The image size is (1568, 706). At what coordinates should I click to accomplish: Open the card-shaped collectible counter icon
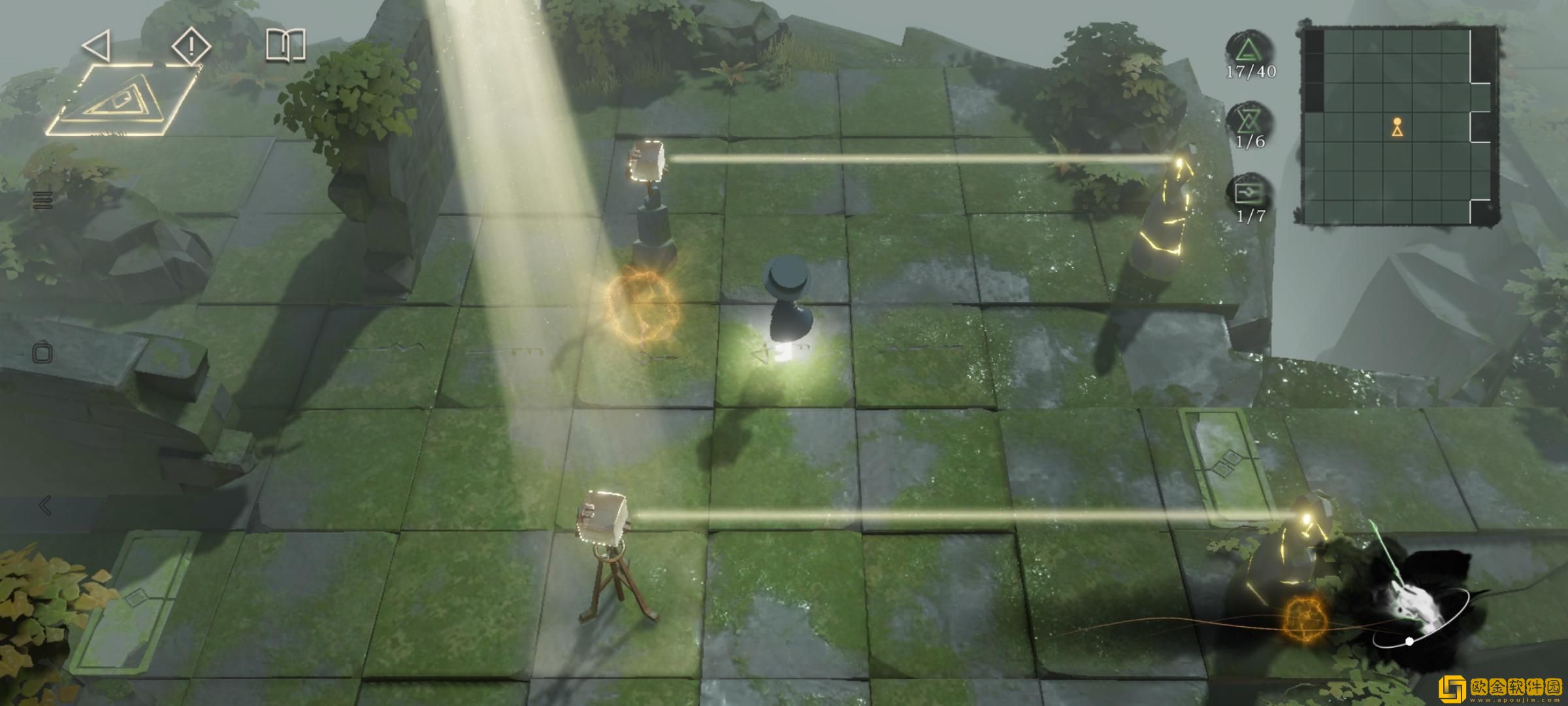1249,193
